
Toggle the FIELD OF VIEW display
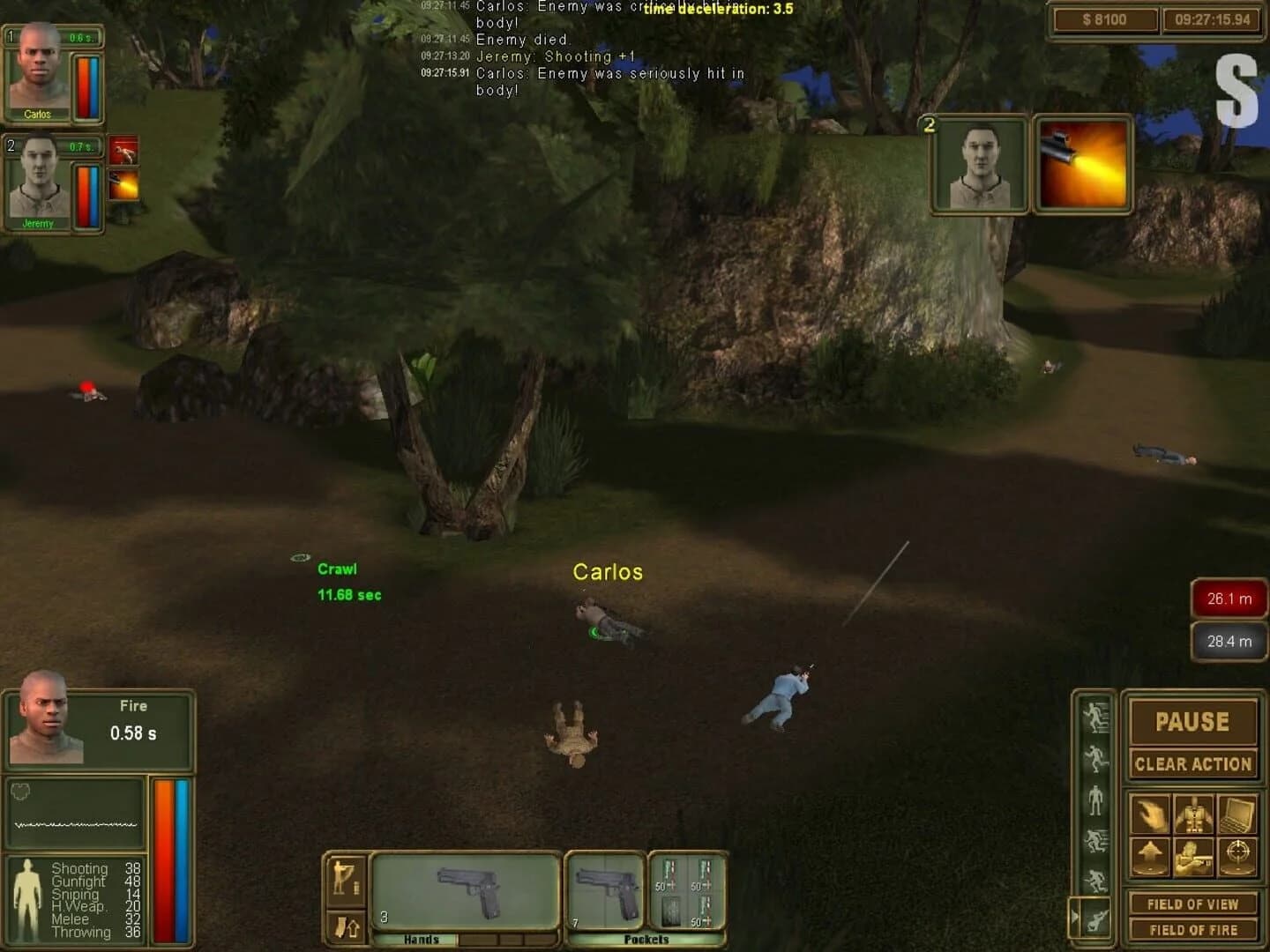(1193, 904)
